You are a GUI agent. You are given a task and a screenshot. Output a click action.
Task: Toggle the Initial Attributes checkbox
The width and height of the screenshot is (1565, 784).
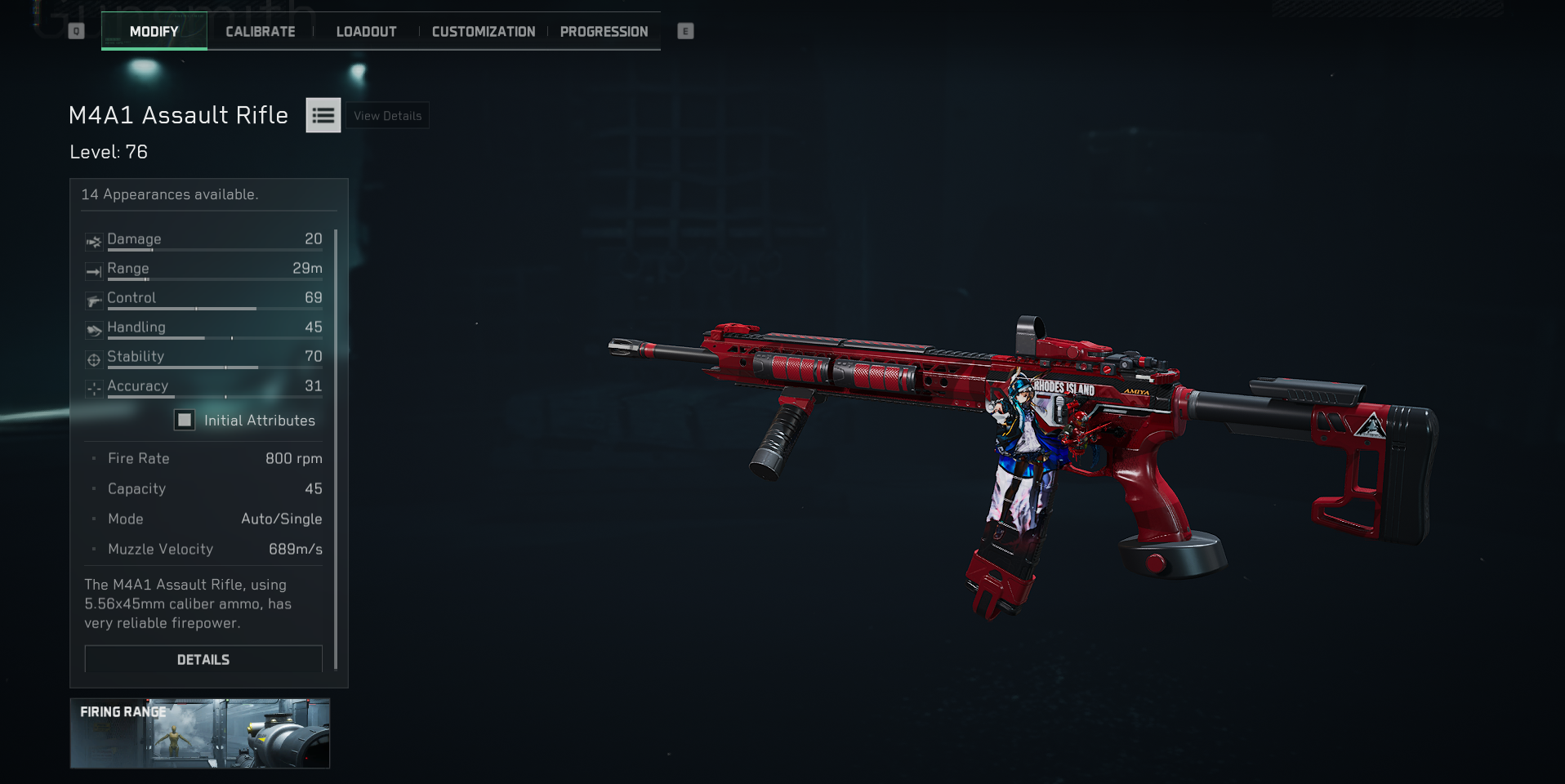pyautogui.click(x=183, y=420)
